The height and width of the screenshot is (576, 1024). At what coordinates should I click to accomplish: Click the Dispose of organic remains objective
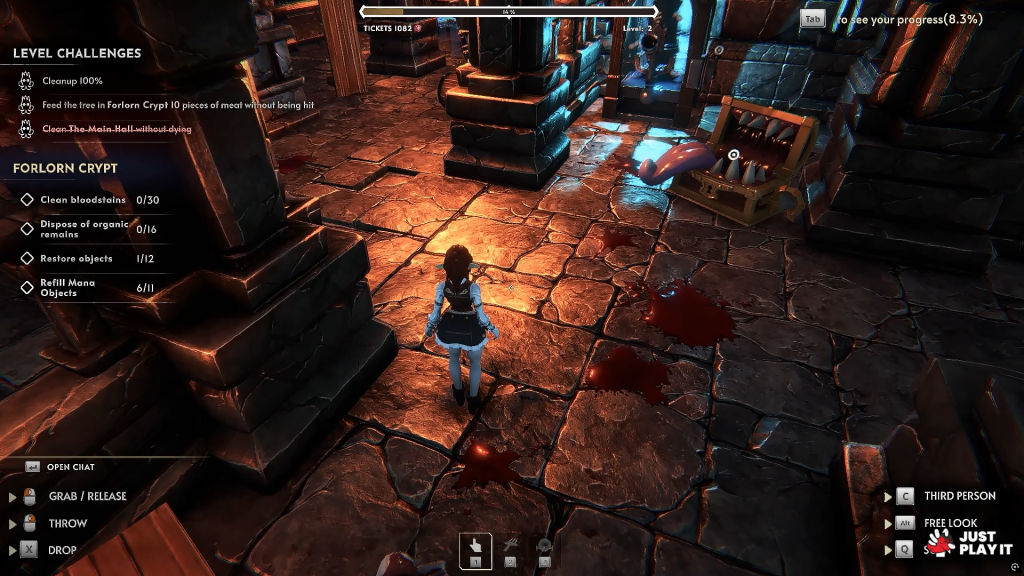tap(84, 229)
